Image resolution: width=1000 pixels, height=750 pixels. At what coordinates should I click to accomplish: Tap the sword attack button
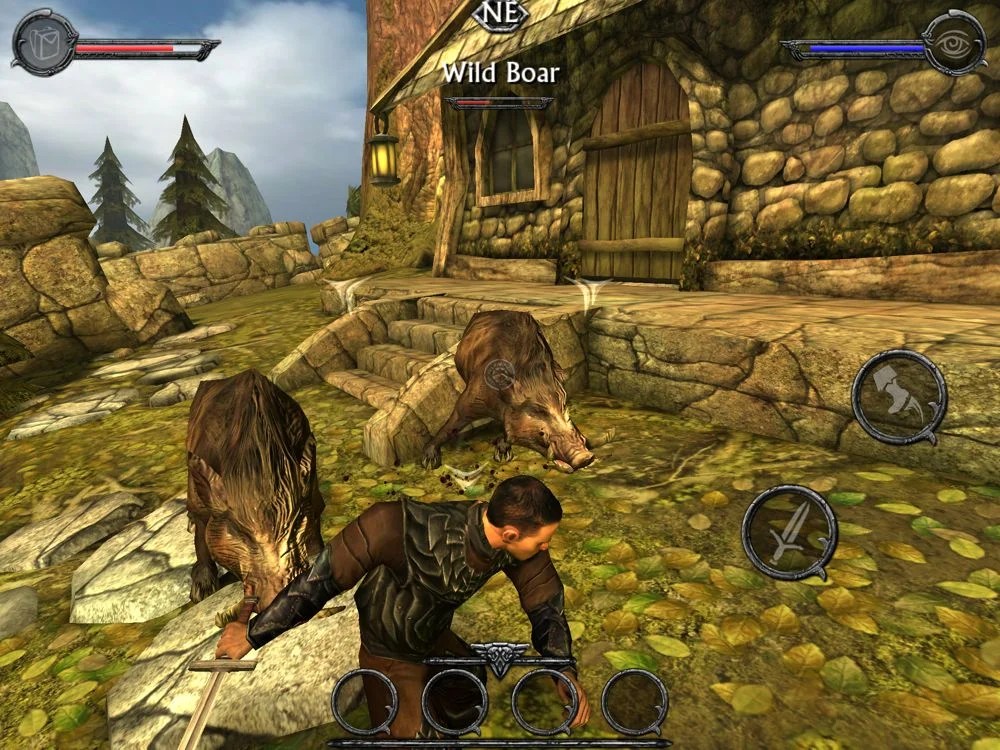click(x=789, y=531)
